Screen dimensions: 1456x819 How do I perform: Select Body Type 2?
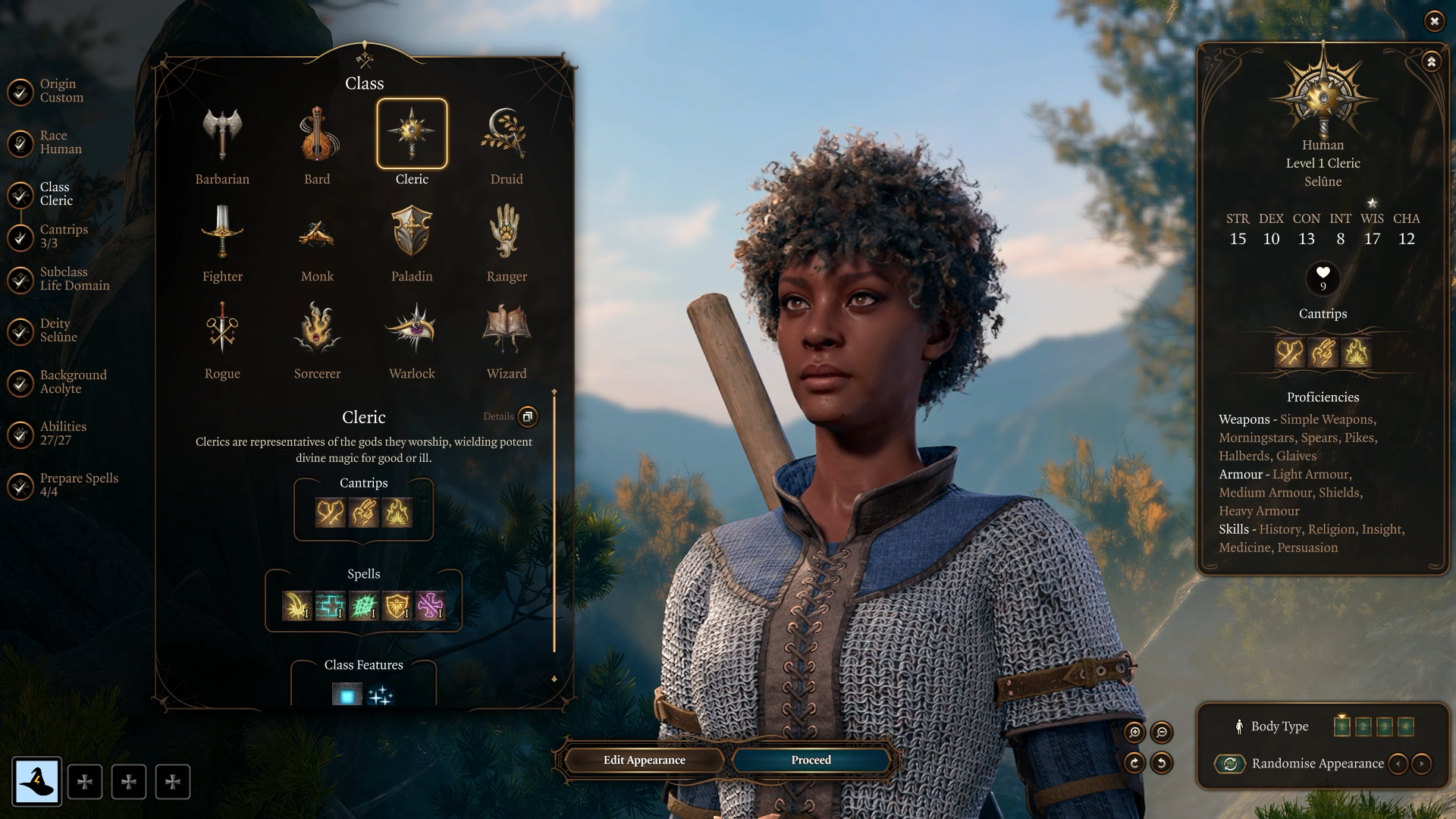pyautogui.click(x=1364, y=726)
